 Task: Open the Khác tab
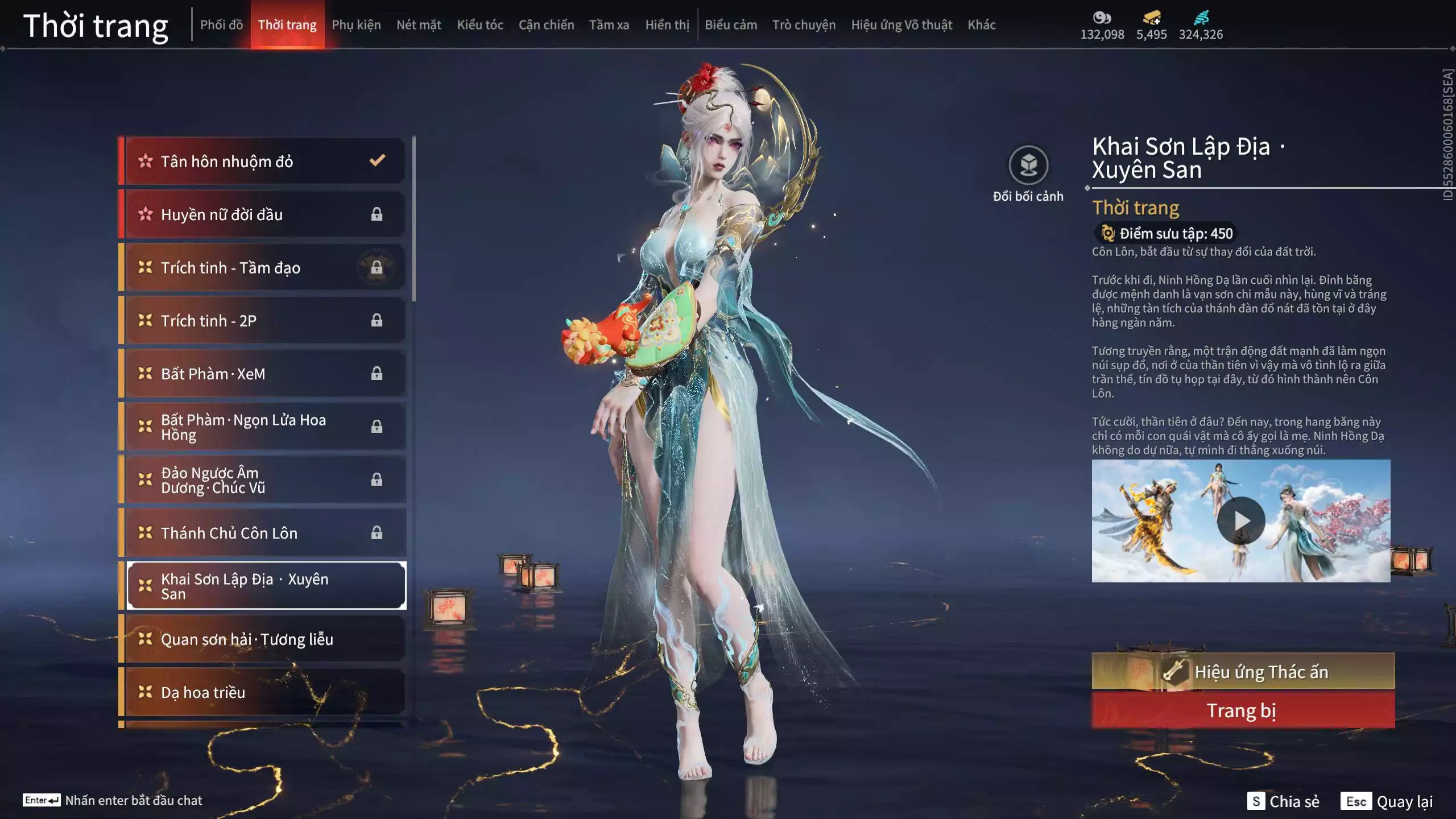pos(982,25)
